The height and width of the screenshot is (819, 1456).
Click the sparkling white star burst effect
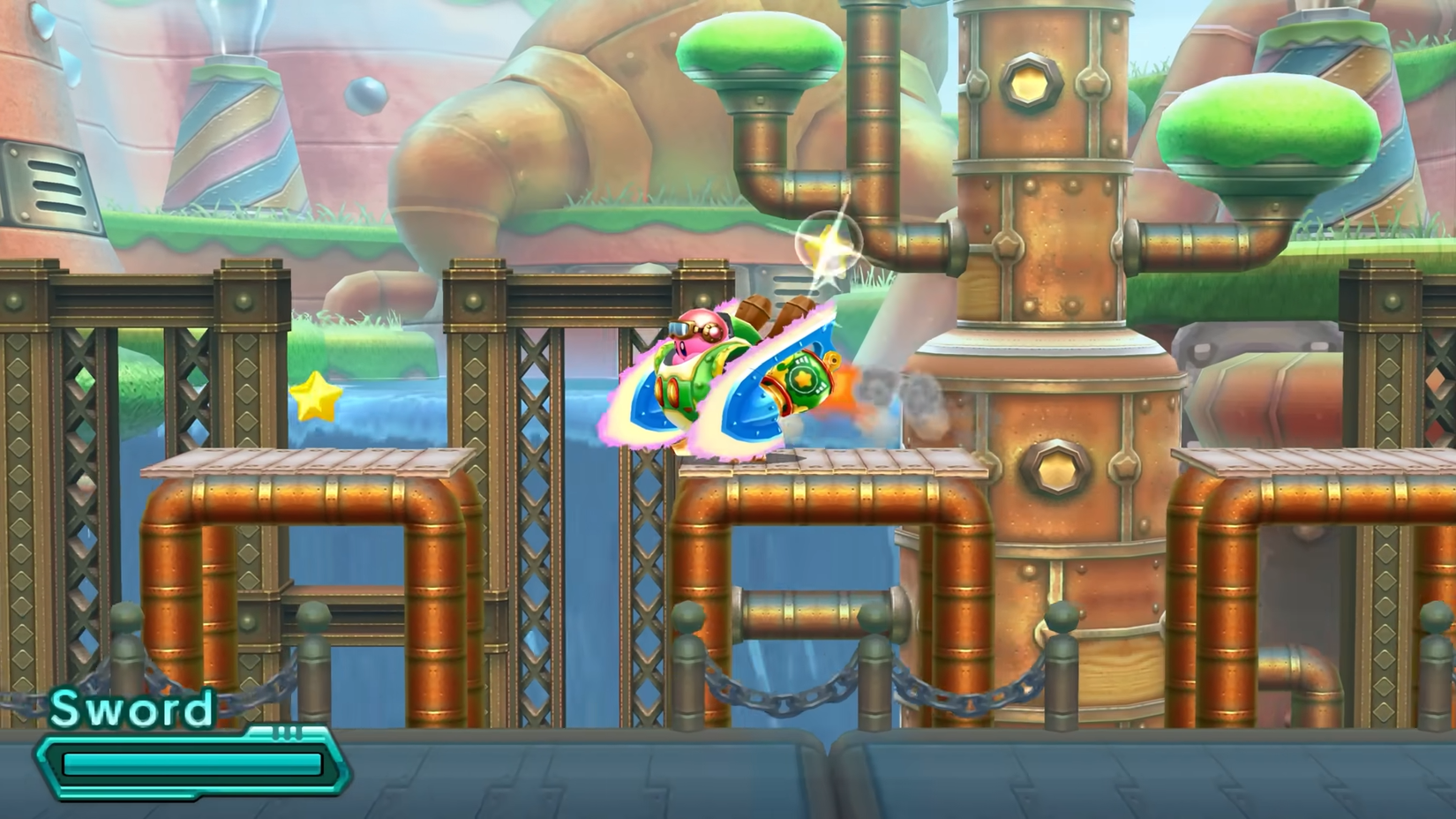(828, 247)
